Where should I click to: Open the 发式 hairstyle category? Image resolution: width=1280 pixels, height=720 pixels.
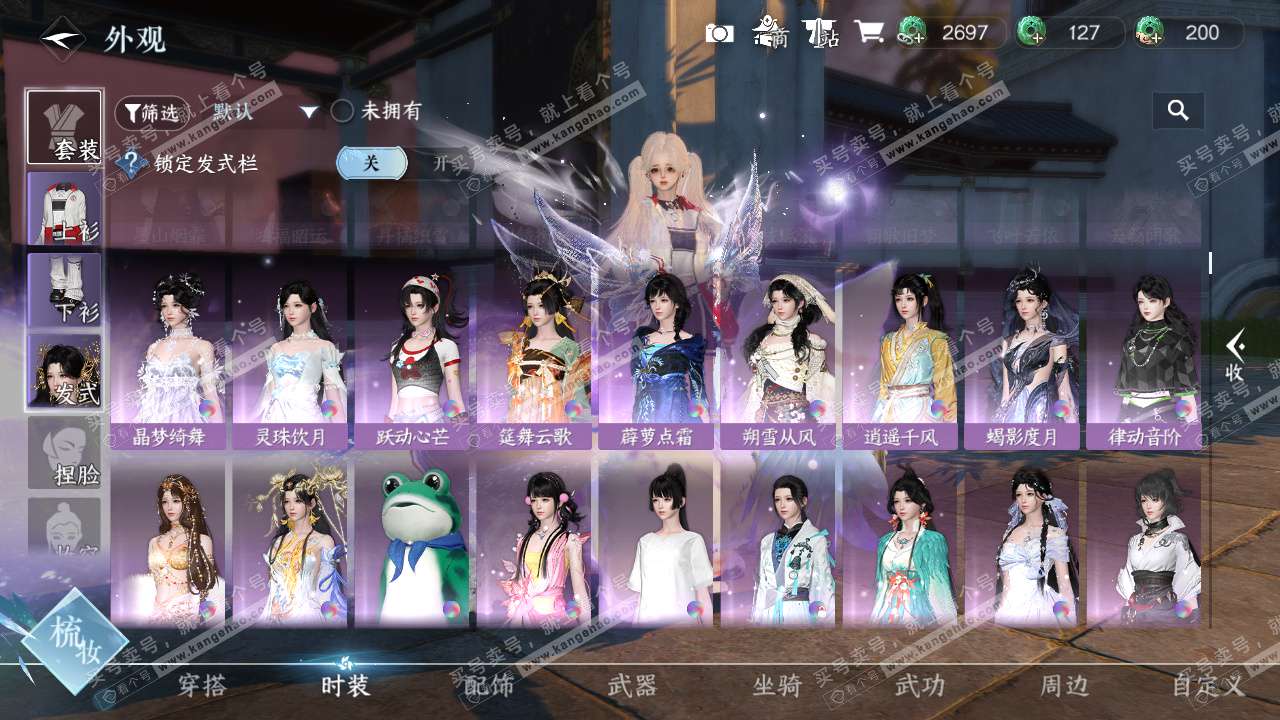(64, 372)
